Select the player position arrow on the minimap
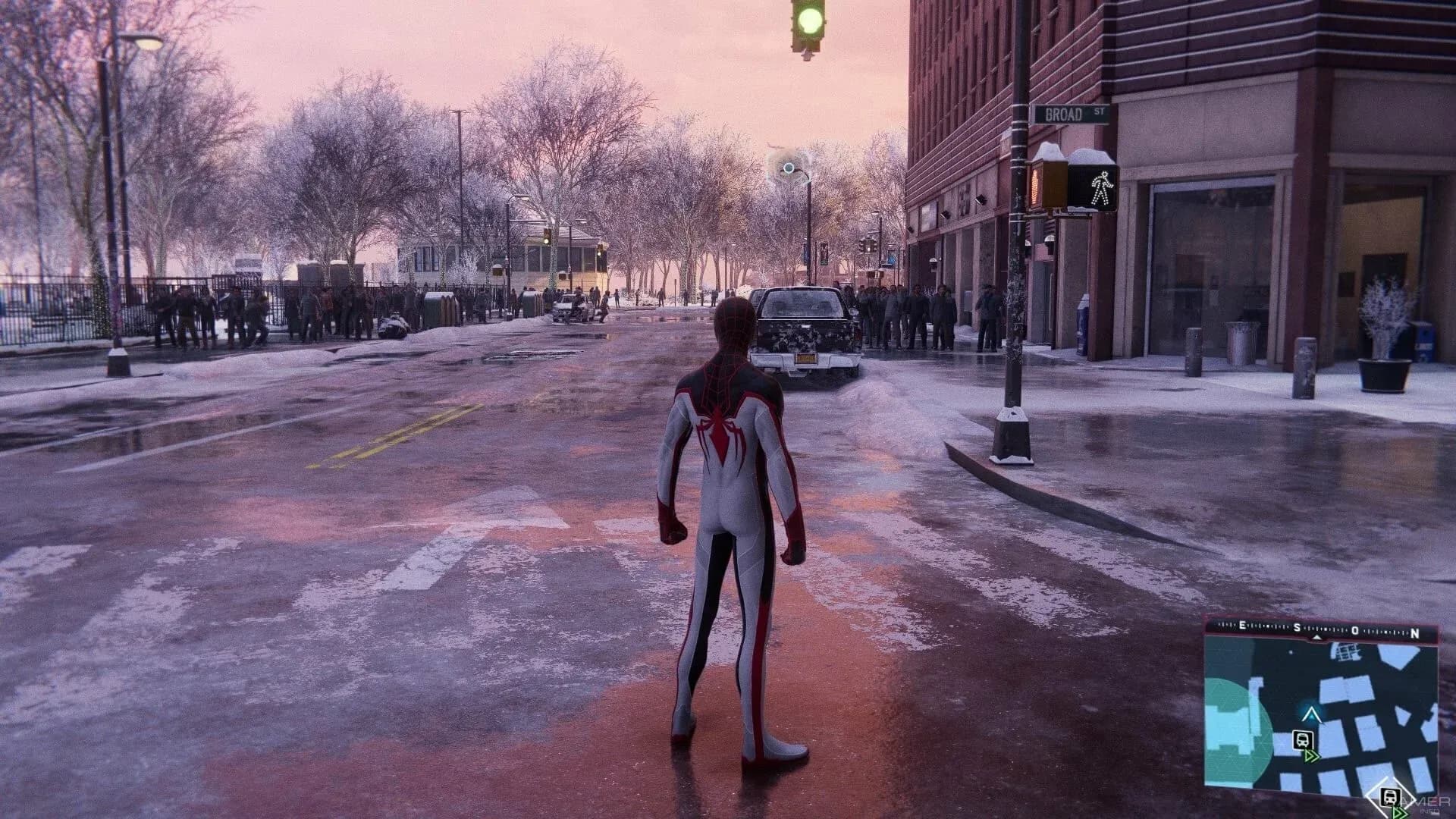 1312,715
